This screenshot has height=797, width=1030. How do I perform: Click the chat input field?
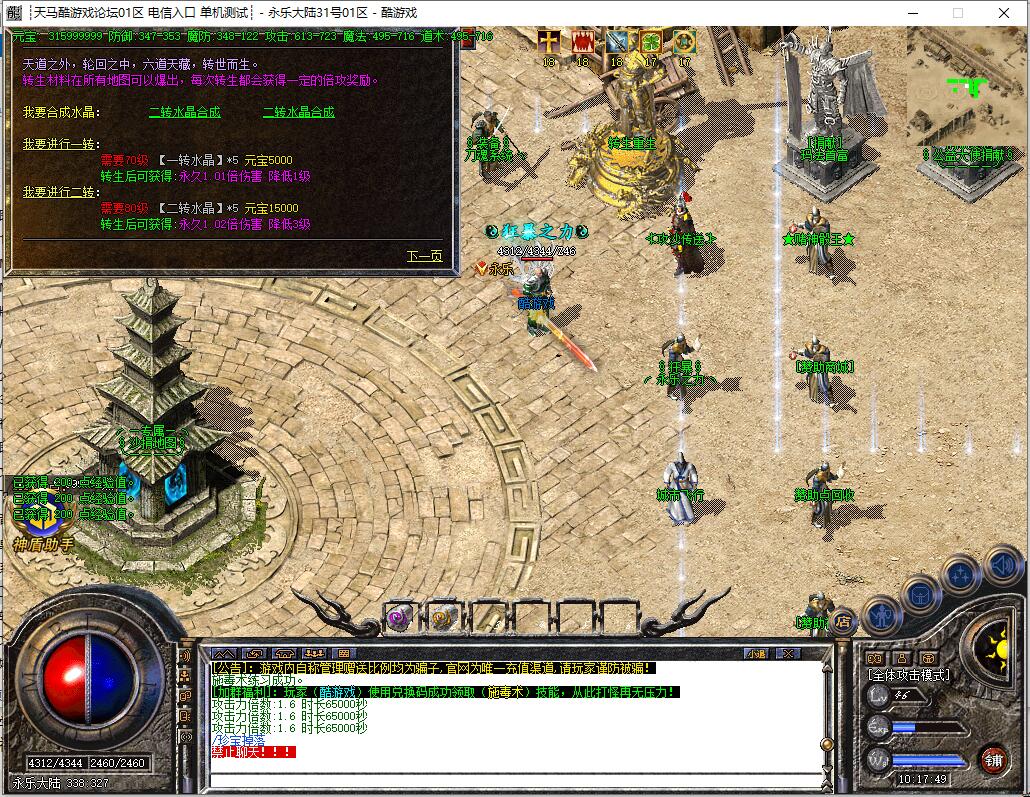click(x=500, y=768)
